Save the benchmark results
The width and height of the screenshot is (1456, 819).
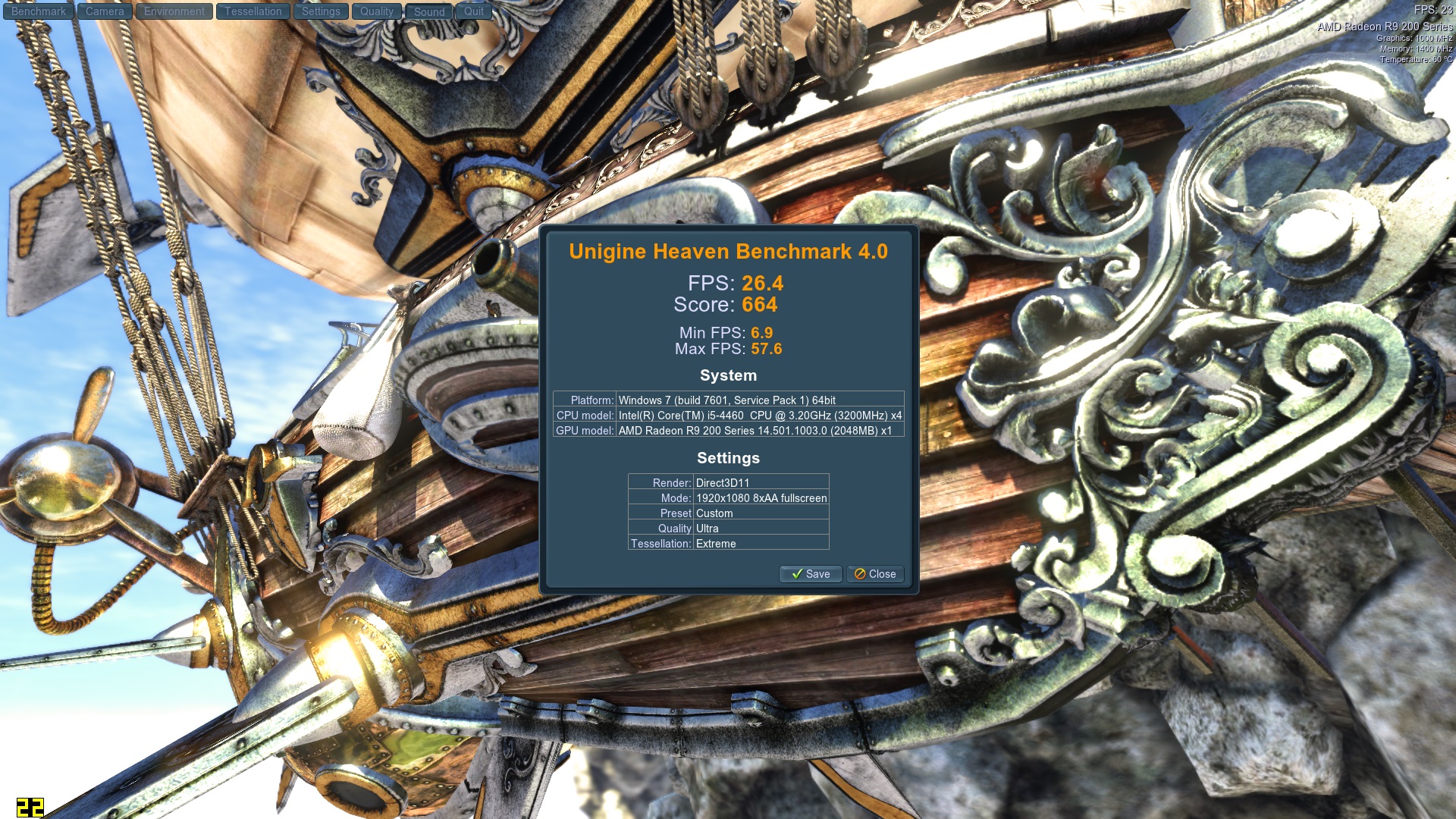pyautogui.click(x=811, y=574)
